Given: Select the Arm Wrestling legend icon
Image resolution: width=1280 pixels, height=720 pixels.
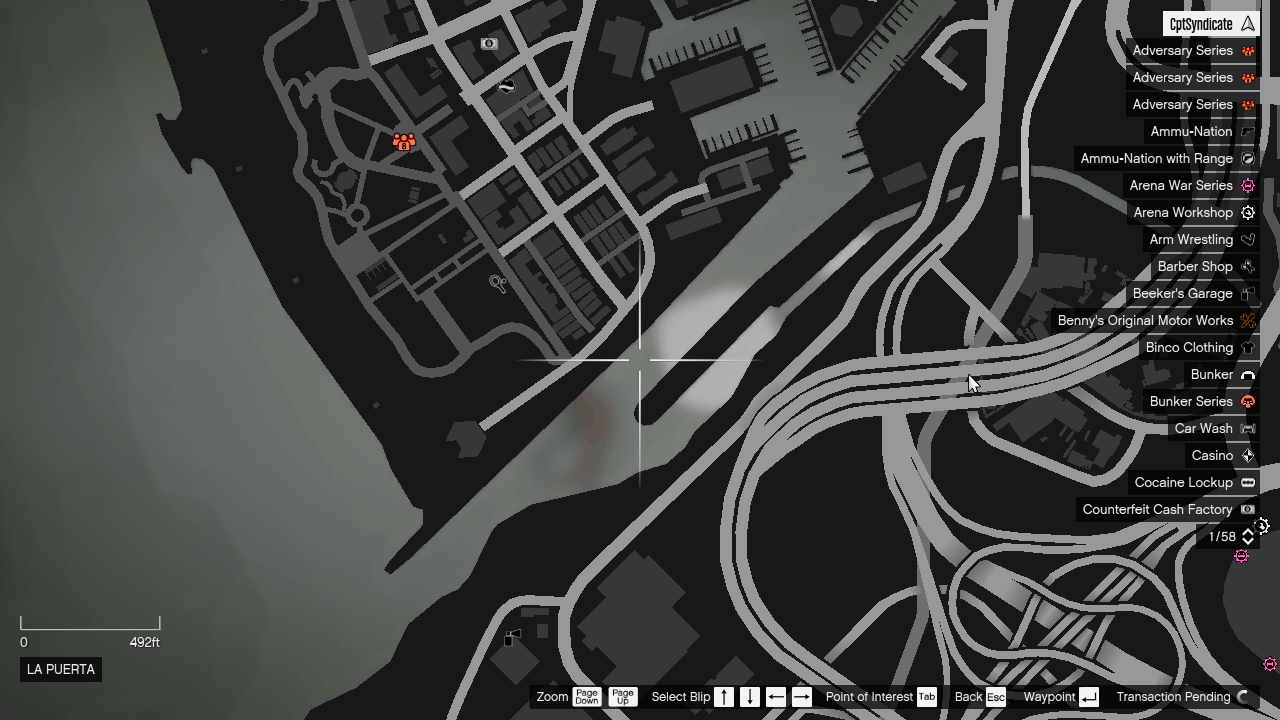Looking at the screenshot, I should [1247, 239].
